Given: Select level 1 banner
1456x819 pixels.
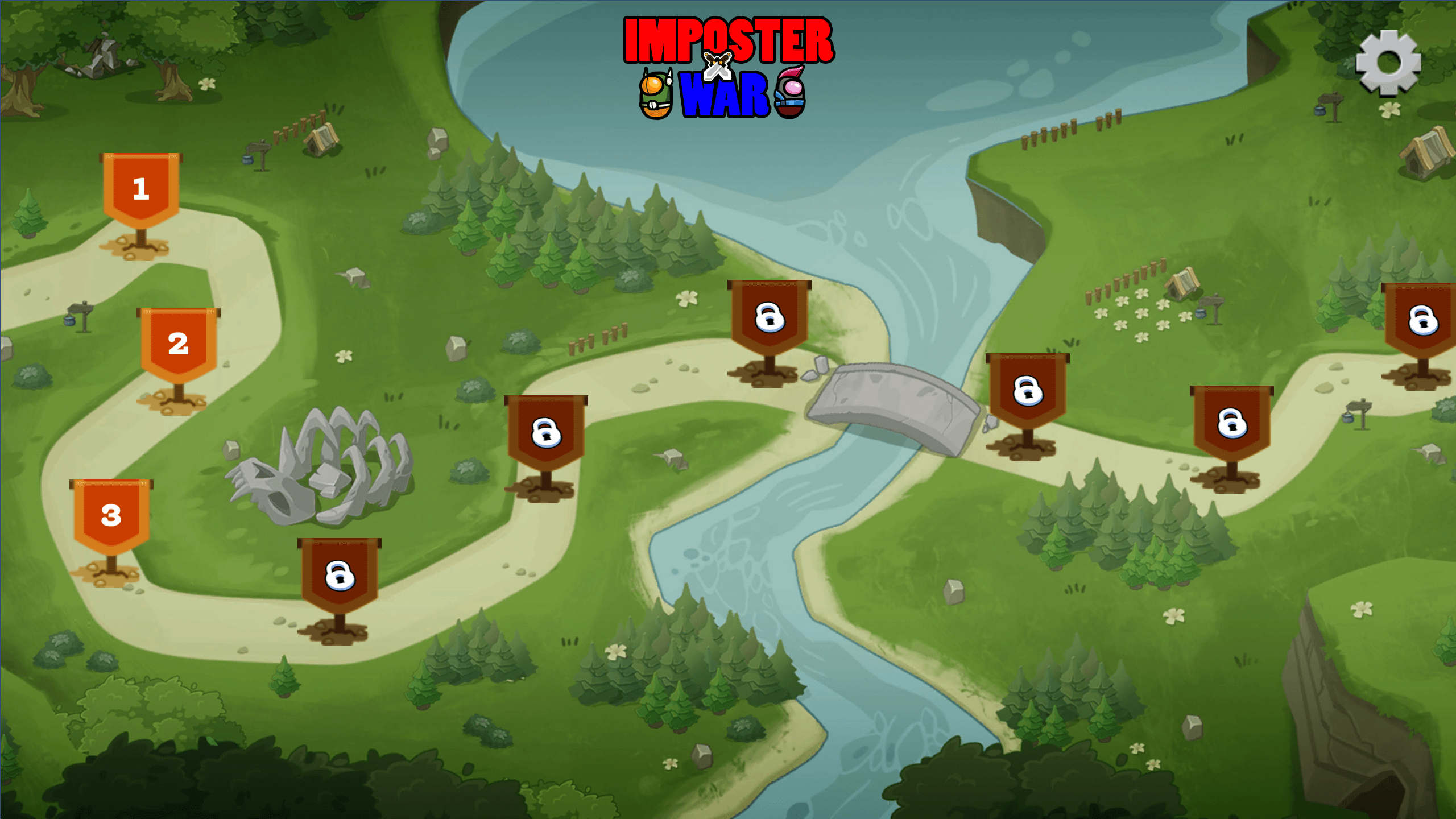Looking at the screenshot, I should coord(141,191).
